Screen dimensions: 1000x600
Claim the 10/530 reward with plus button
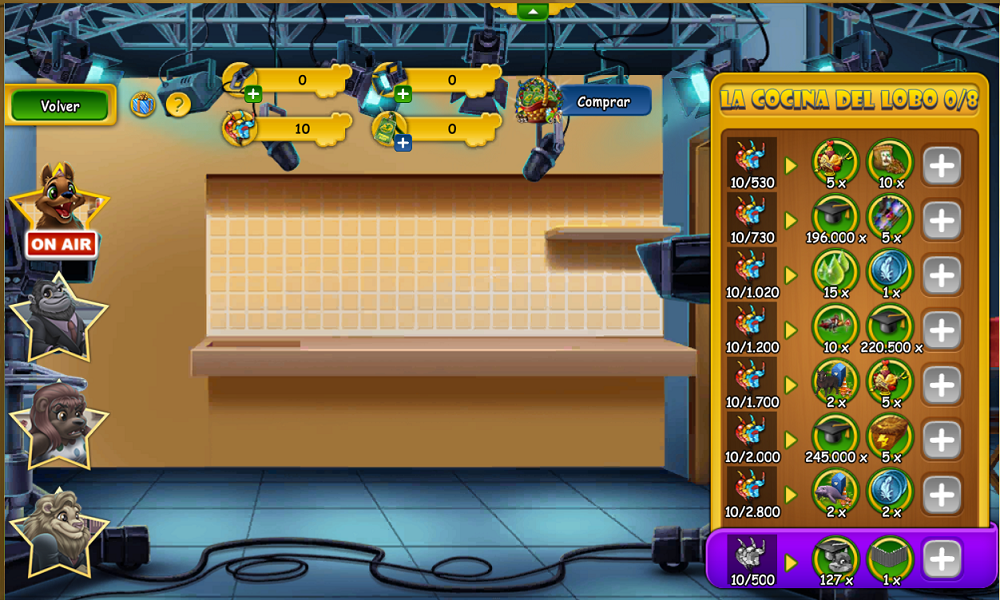point(941,165)
